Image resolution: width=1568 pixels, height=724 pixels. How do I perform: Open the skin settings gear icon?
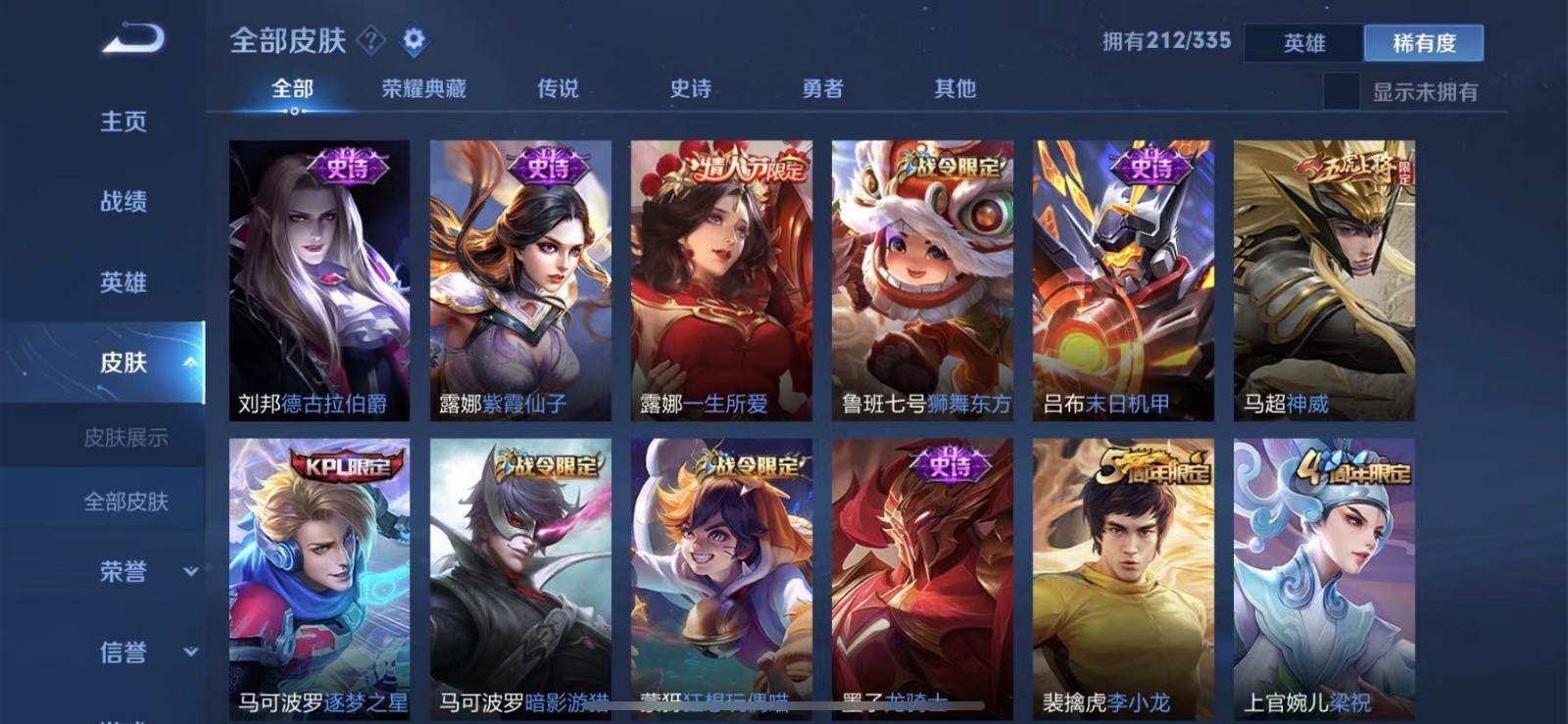(x=414, y=41)
